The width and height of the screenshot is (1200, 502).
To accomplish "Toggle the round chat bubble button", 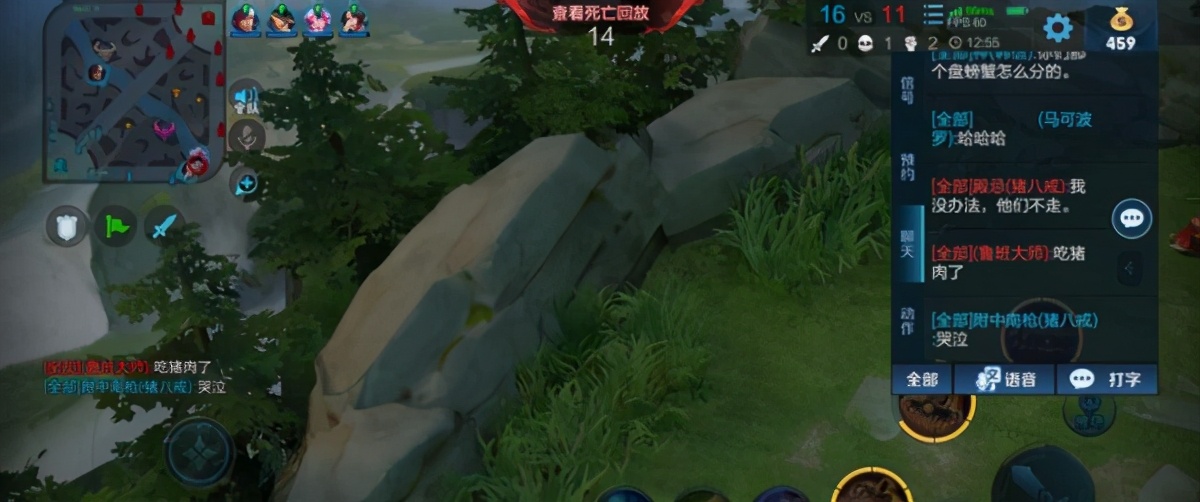I will 1131,218.
